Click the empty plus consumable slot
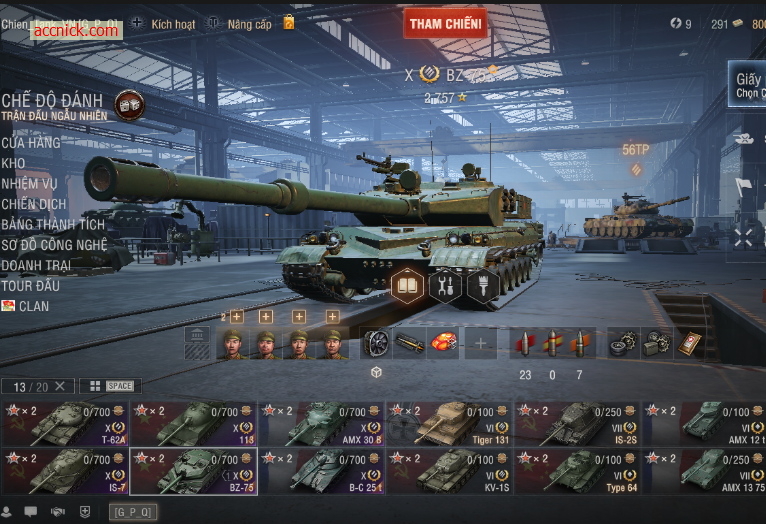Screen dimensions: 766x524 click(x=480, y=344)
